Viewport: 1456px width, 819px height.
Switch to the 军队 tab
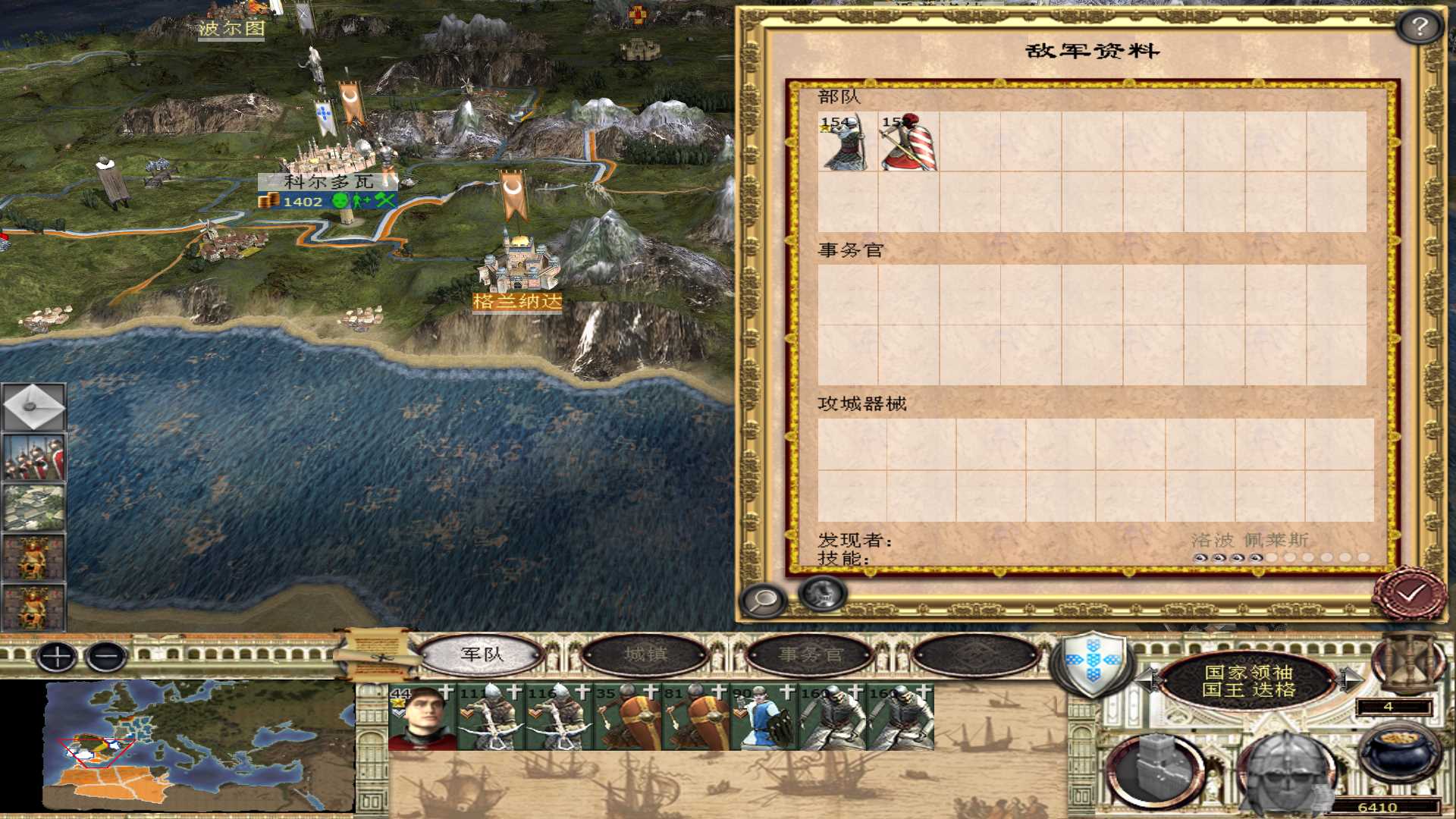(482, 654)
